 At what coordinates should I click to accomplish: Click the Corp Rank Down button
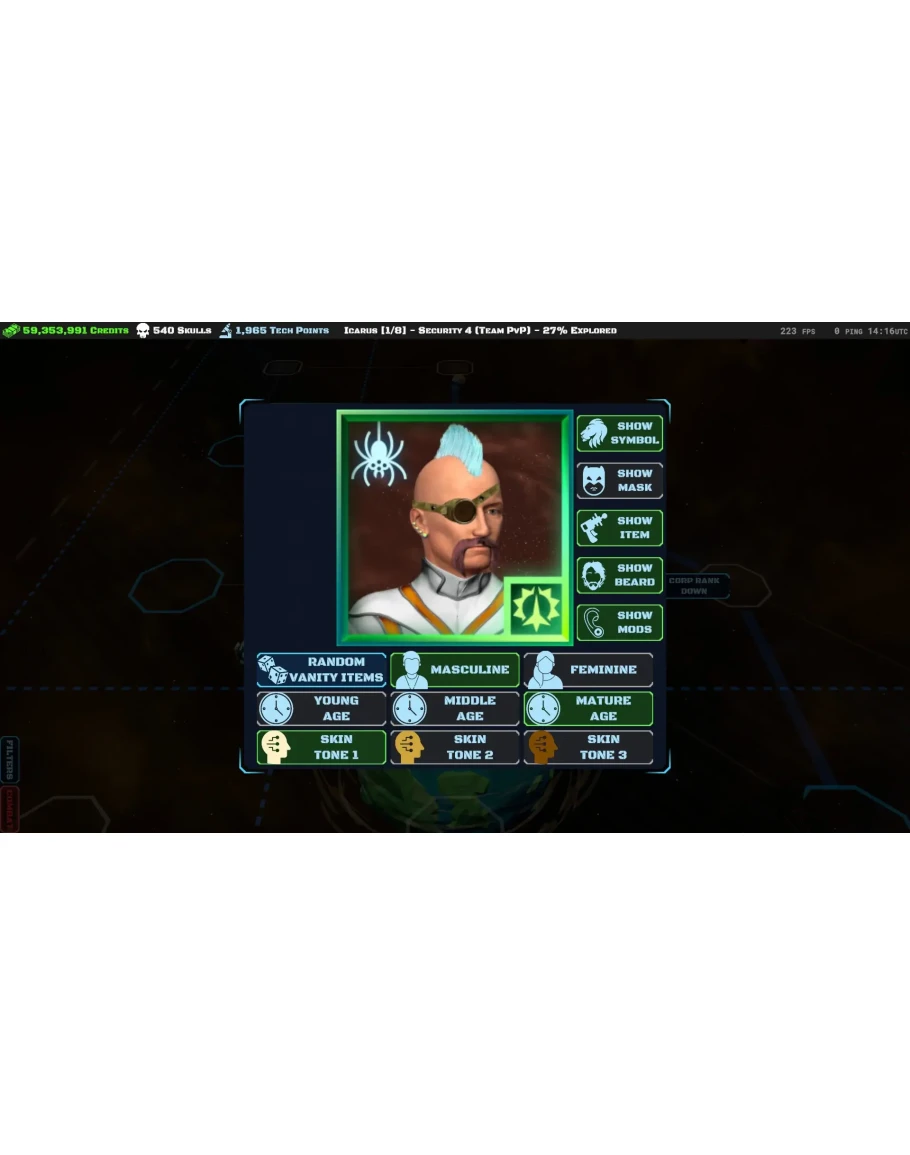point(694,586)
